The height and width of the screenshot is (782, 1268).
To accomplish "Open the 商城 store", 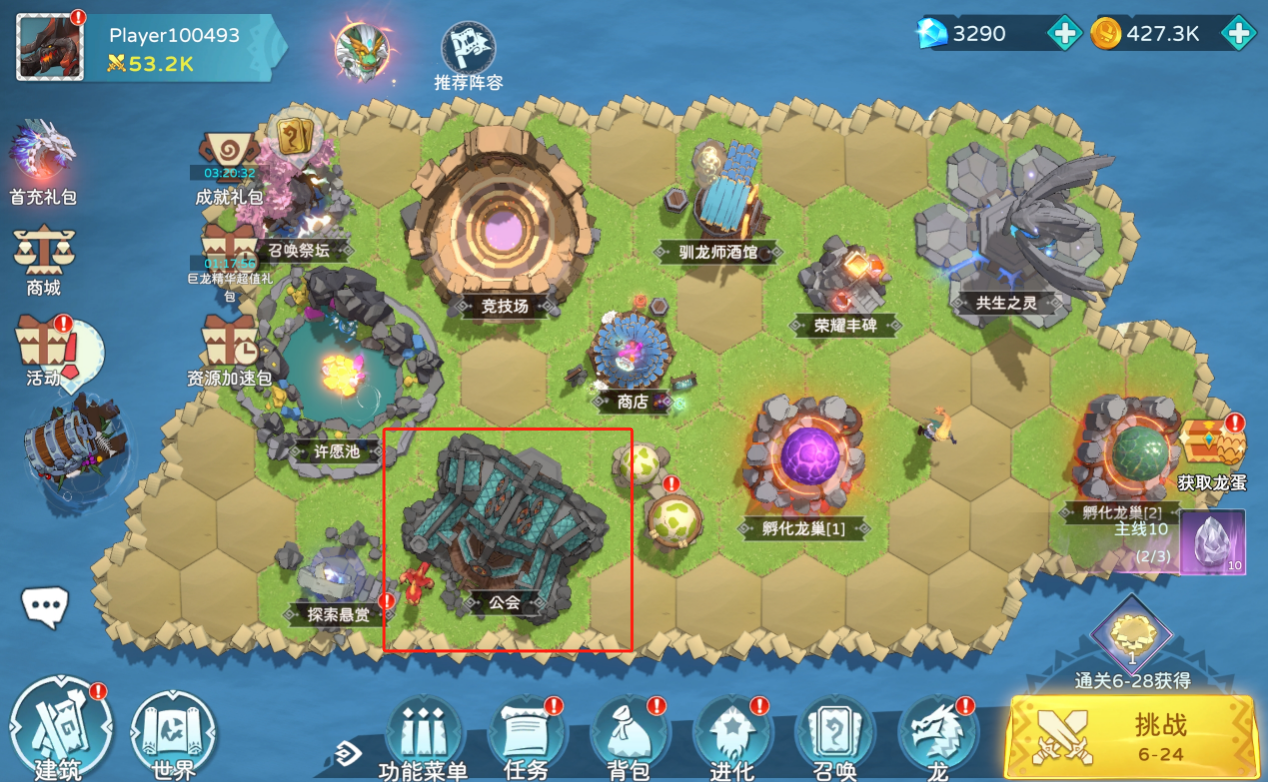I will click(x=43, y=260).
